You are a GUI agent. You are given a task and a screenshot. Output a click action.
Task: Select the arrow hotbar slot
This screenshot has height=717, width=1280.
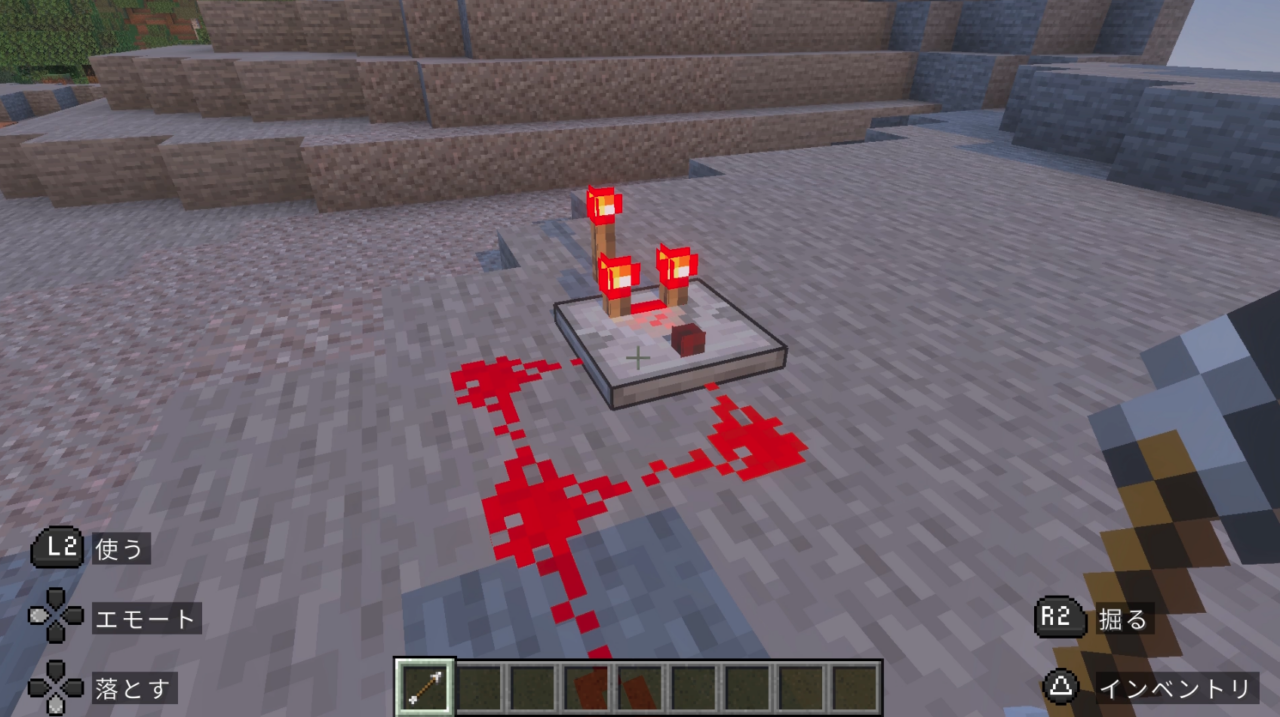coord(426,687)
